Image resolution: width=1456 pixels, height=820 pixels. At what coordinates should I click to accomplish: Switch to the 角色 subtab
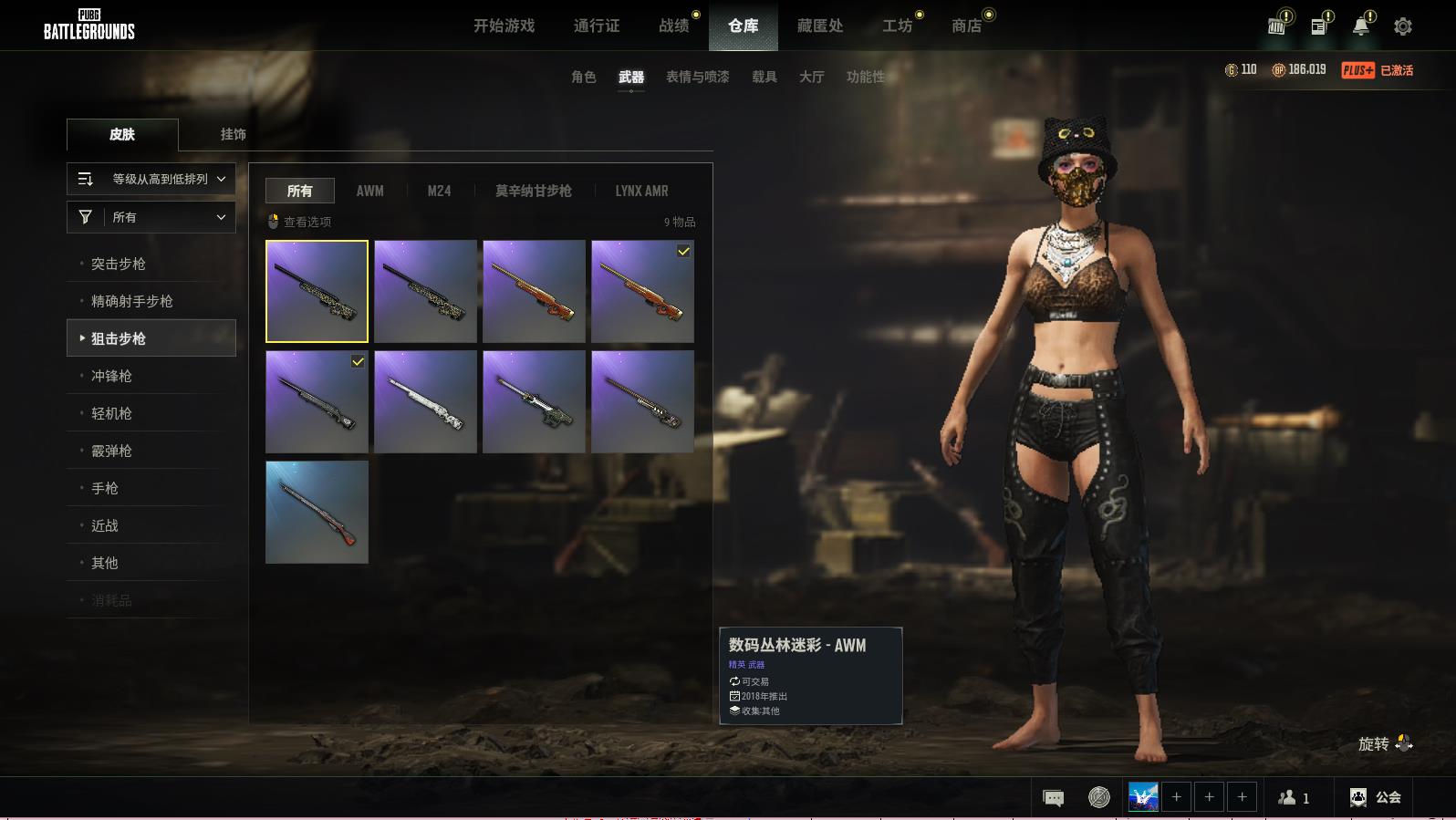click(x=583, y=77)
